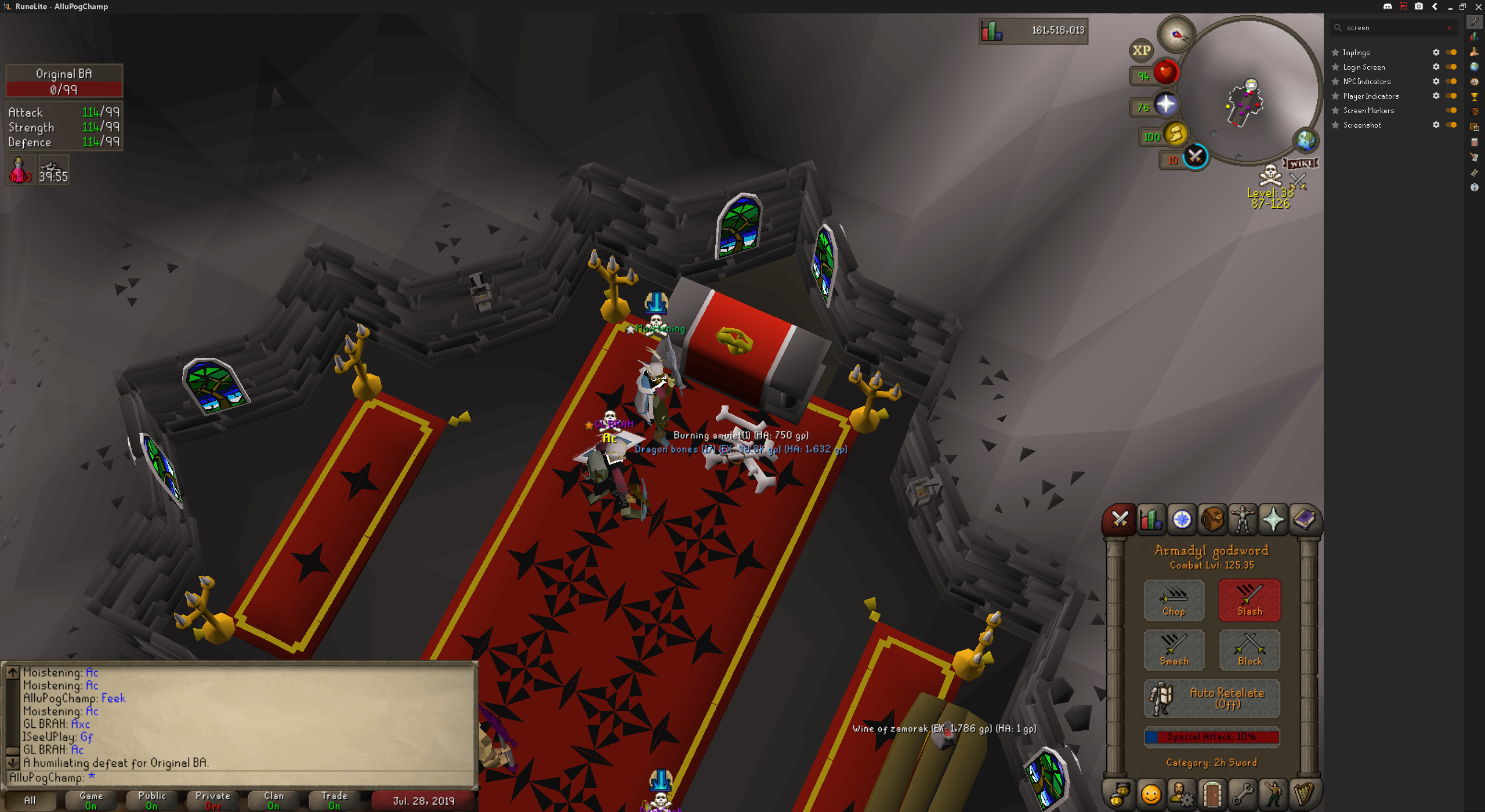Switch to the prayer star tab
This screenshot has width=1485, height=812.
1273,519
